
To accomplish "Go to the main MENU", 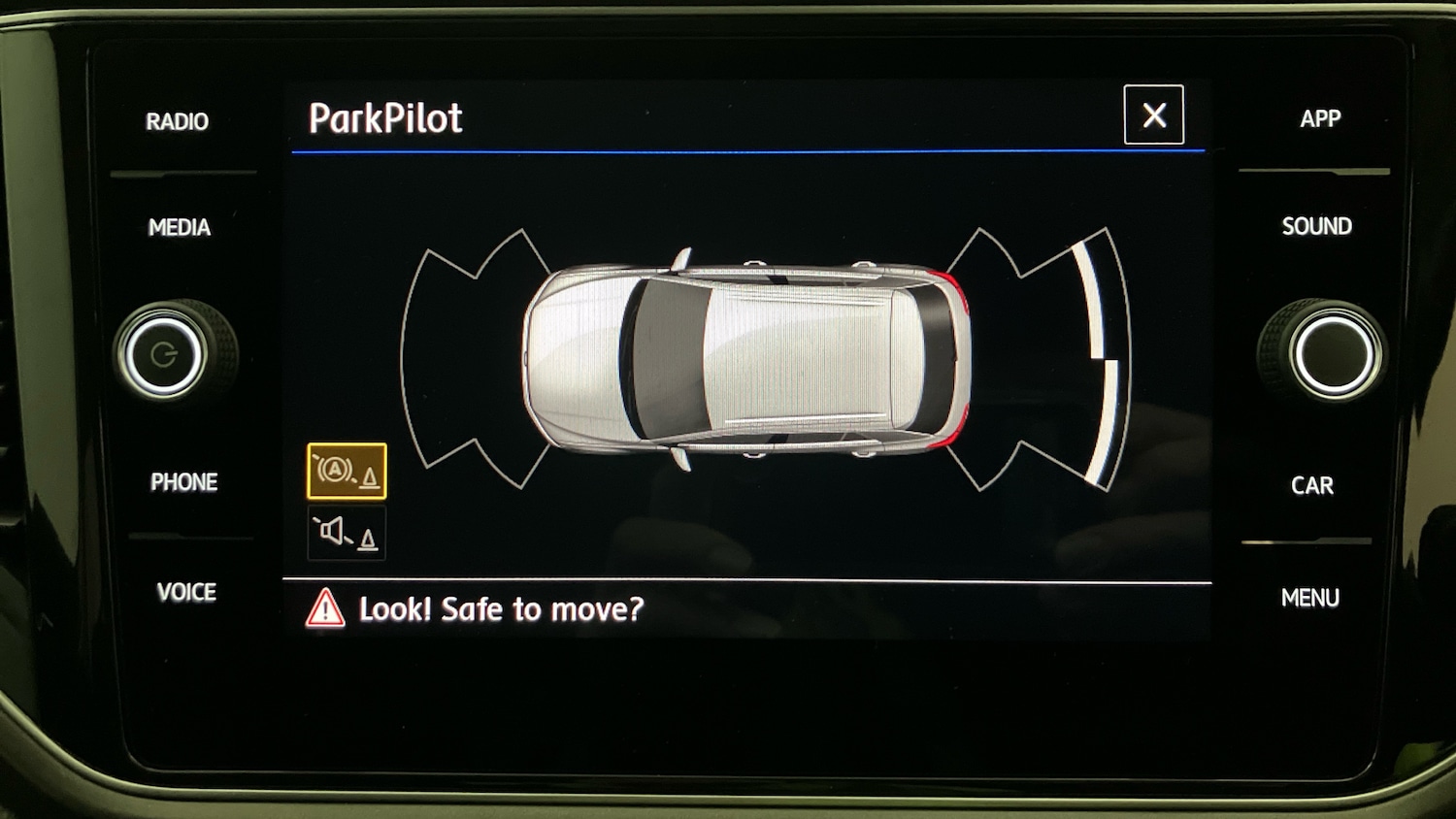I will 1309,598.
